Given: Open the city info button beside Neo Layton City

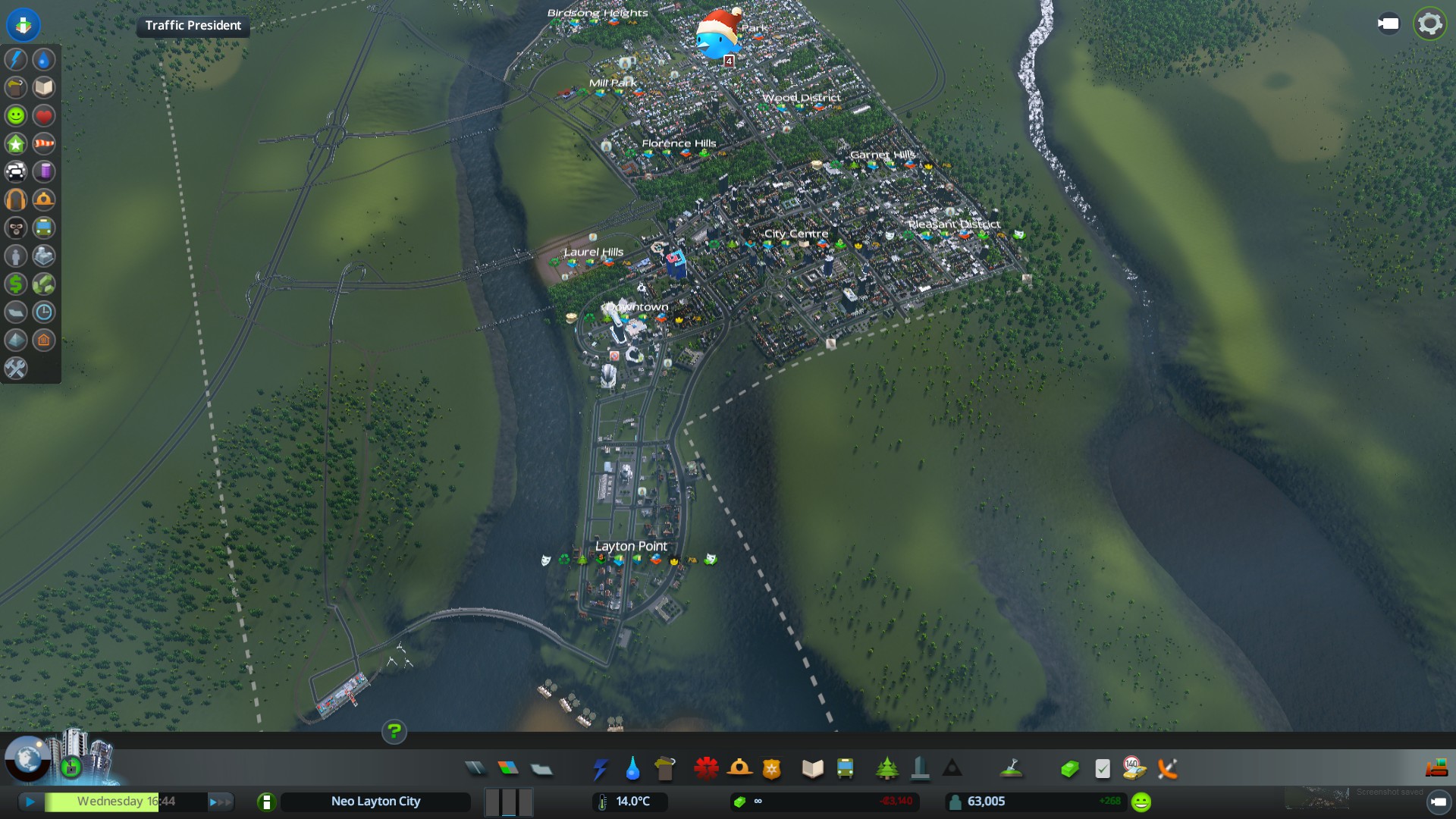Looking at the screenshot, I should [x=266, y=802].
